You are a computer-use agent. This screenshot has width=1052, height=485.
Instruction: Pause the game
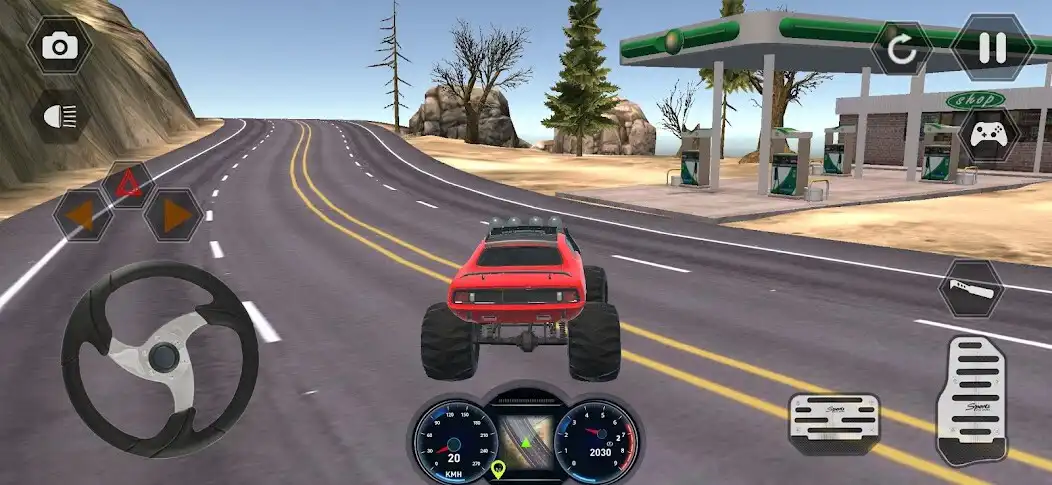991,48
